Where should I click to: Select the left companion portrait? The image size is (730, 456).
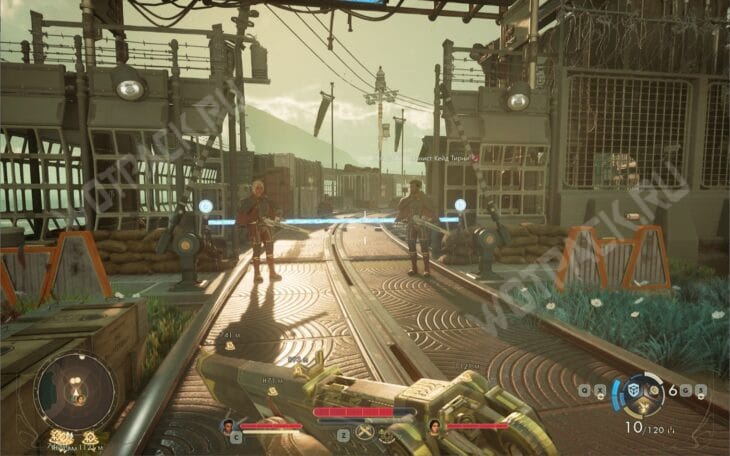pos(228,426)
